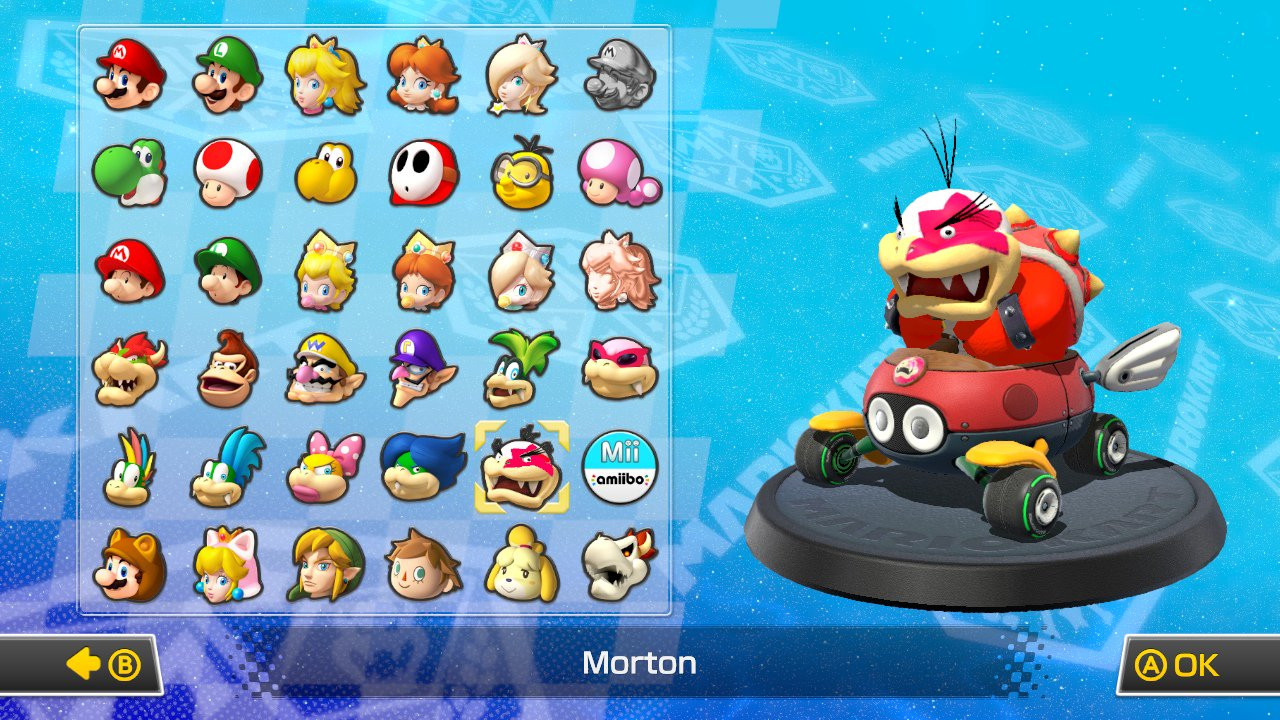The height and width of the screenshot is (720, 1280).
Task: Pick Wario as your racer
Action: pos(325,368)
